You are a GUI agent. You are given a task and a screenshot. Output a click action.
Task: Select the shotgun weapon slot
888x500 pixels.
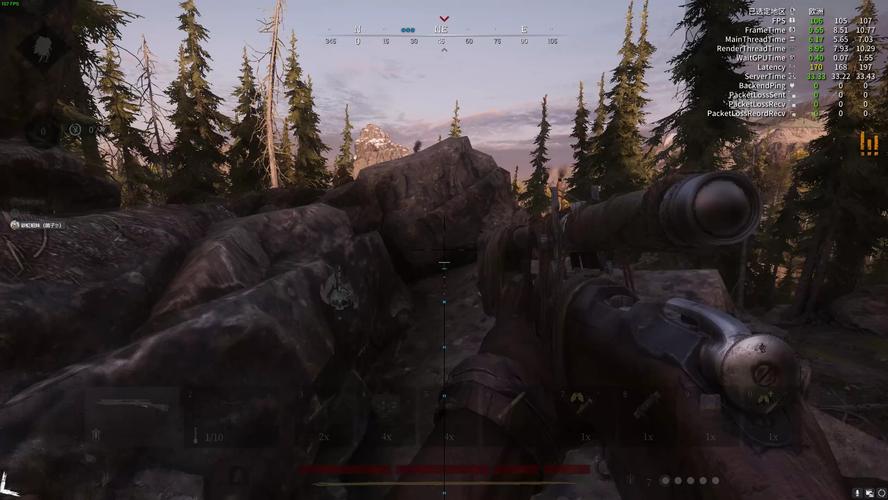point(132,406)
